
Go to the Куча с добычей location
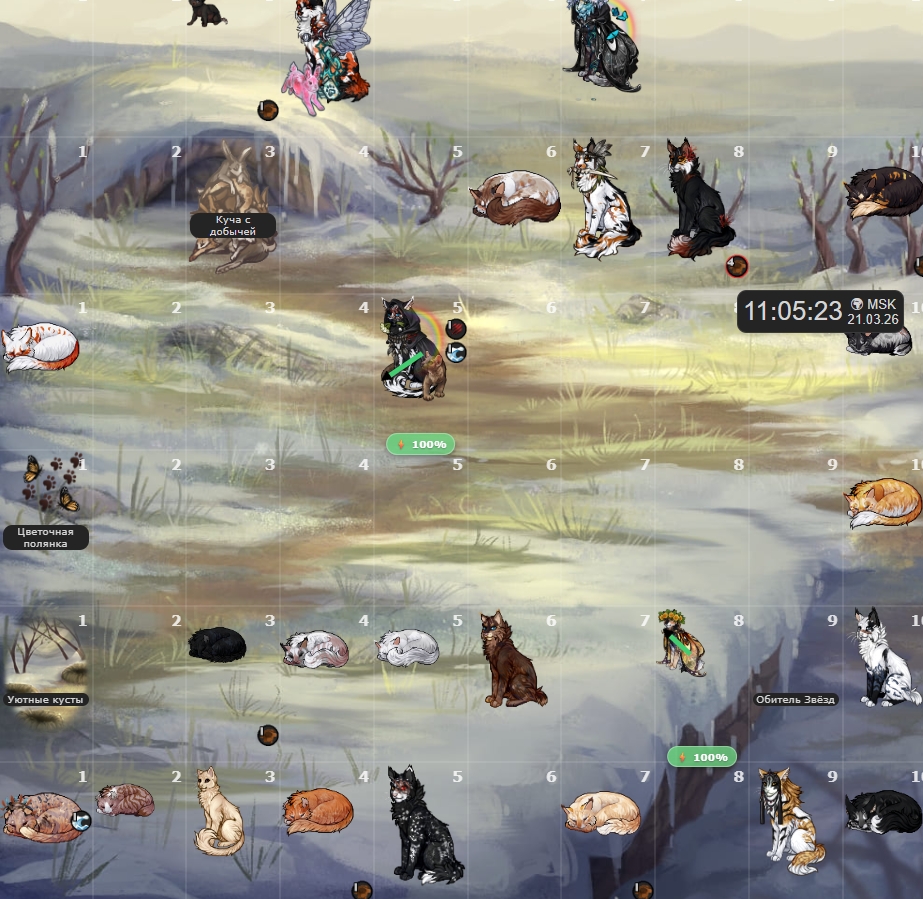(233, 225)
